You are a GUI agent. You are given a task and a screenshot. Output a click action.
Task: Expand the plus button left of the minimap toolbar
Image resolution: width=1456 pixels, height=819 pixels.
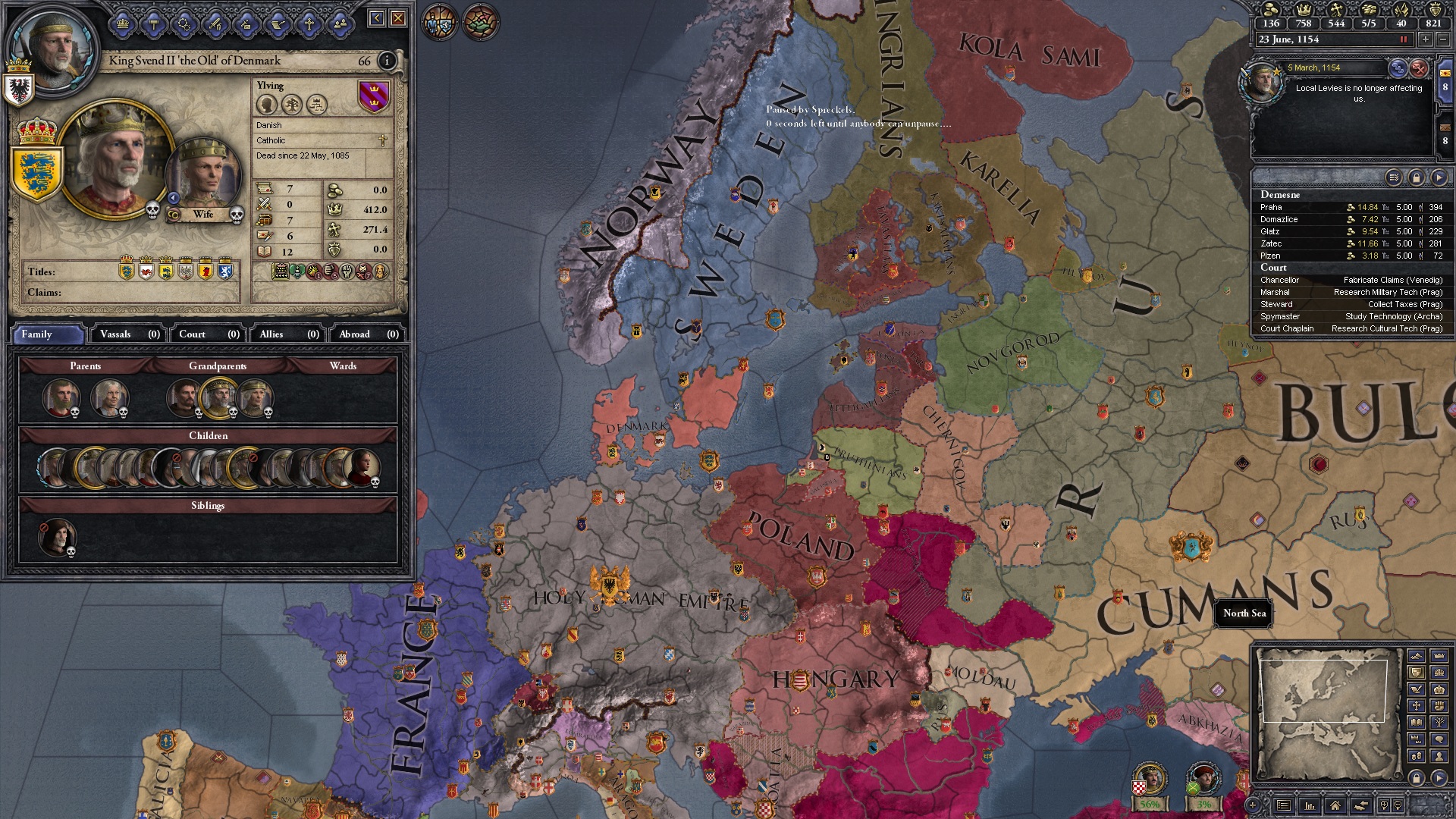pos(1253,805)
